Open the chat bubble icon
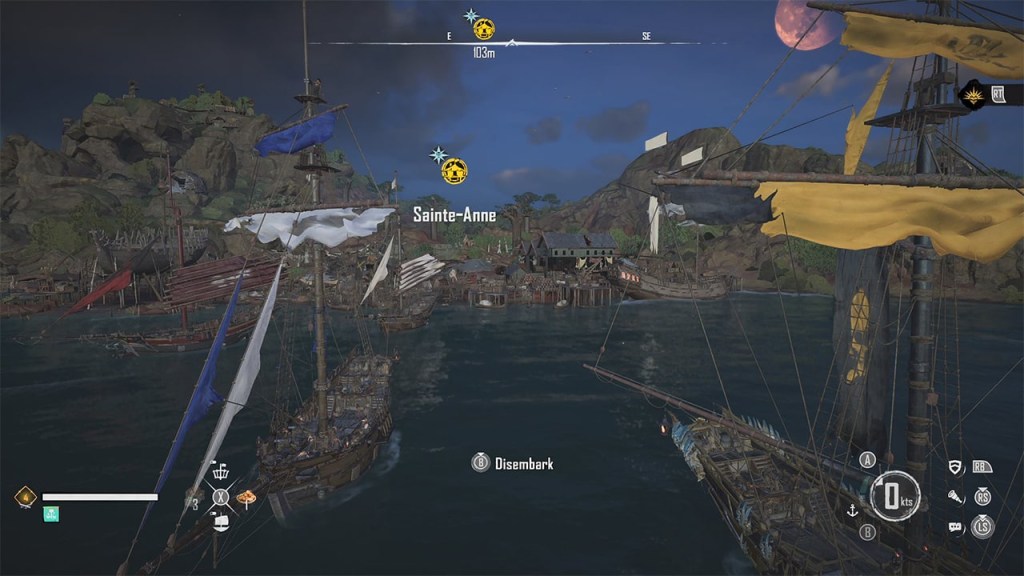Viewport: 1024px width, 576px height. tap(955, 526)
